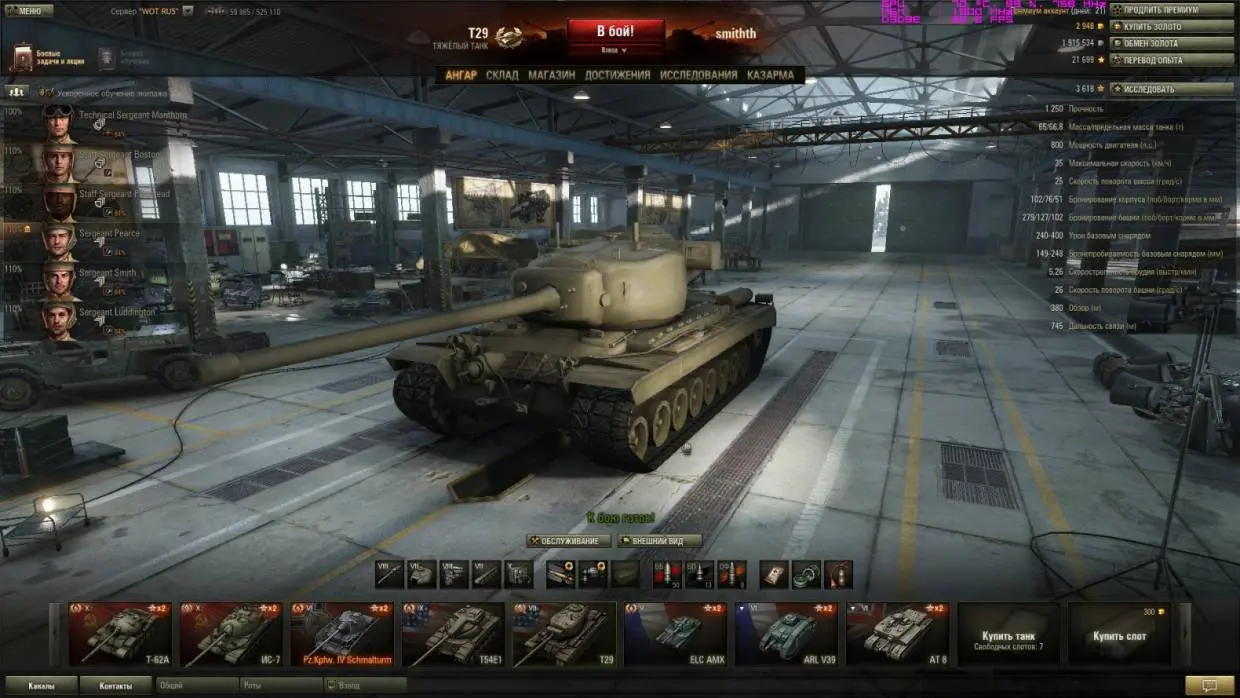
Task: Open the Магазин tab
Action: point(551,75)
